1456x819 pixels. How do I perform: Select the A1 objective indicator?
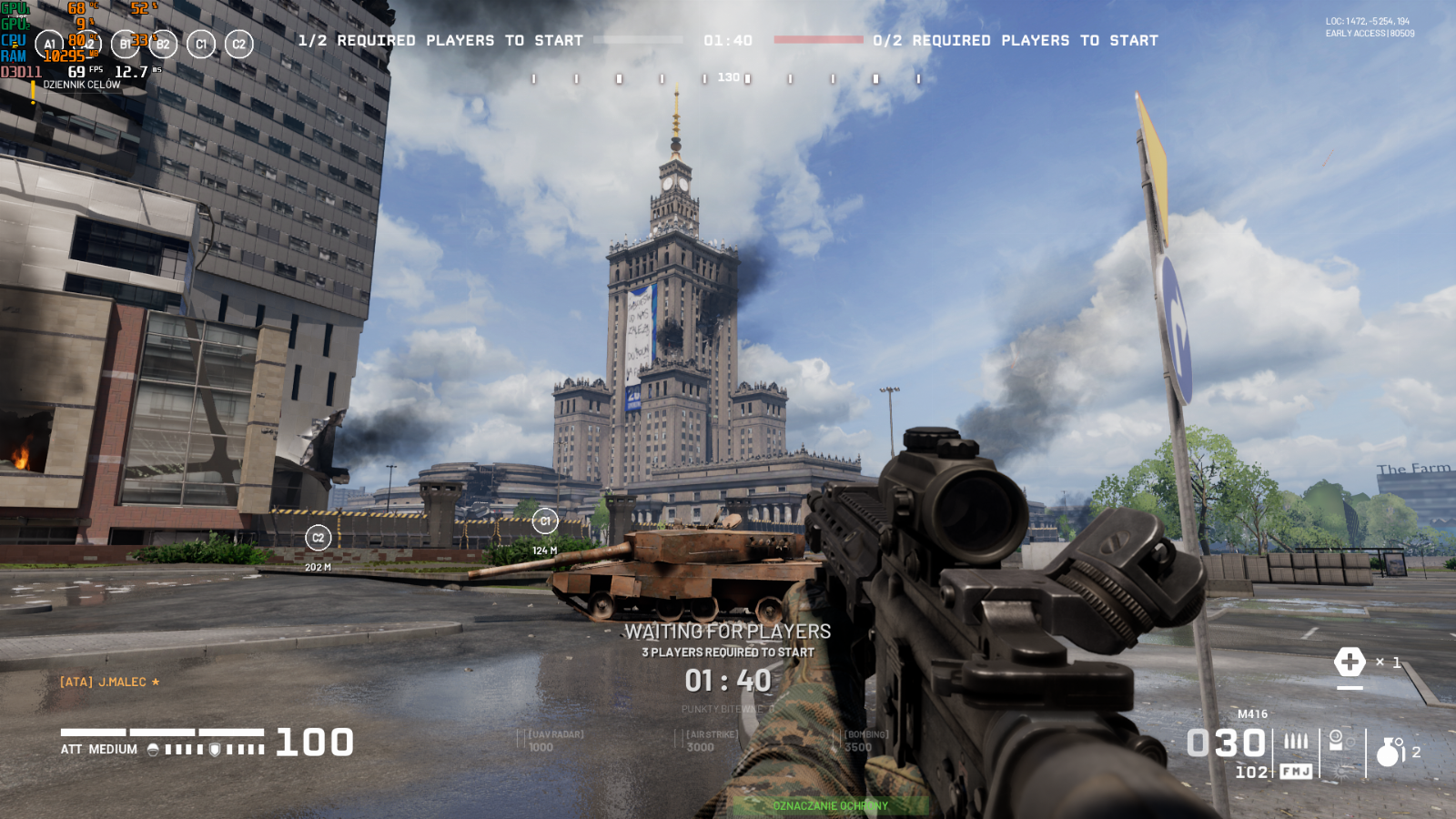click(x=49, y=44)
